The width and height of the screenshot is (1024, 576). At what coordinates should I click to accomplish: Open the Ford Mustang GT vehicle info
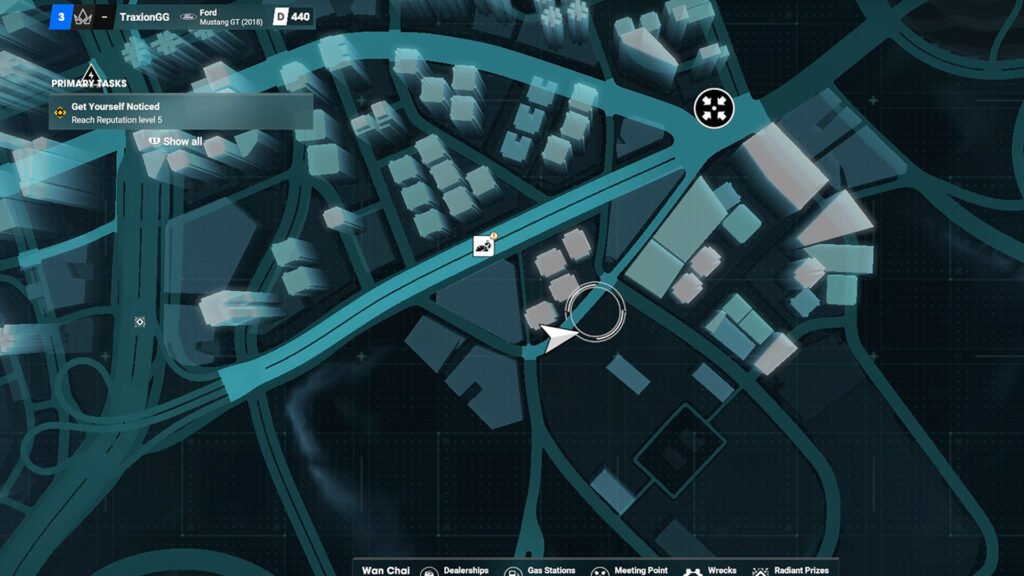[226, 17]
